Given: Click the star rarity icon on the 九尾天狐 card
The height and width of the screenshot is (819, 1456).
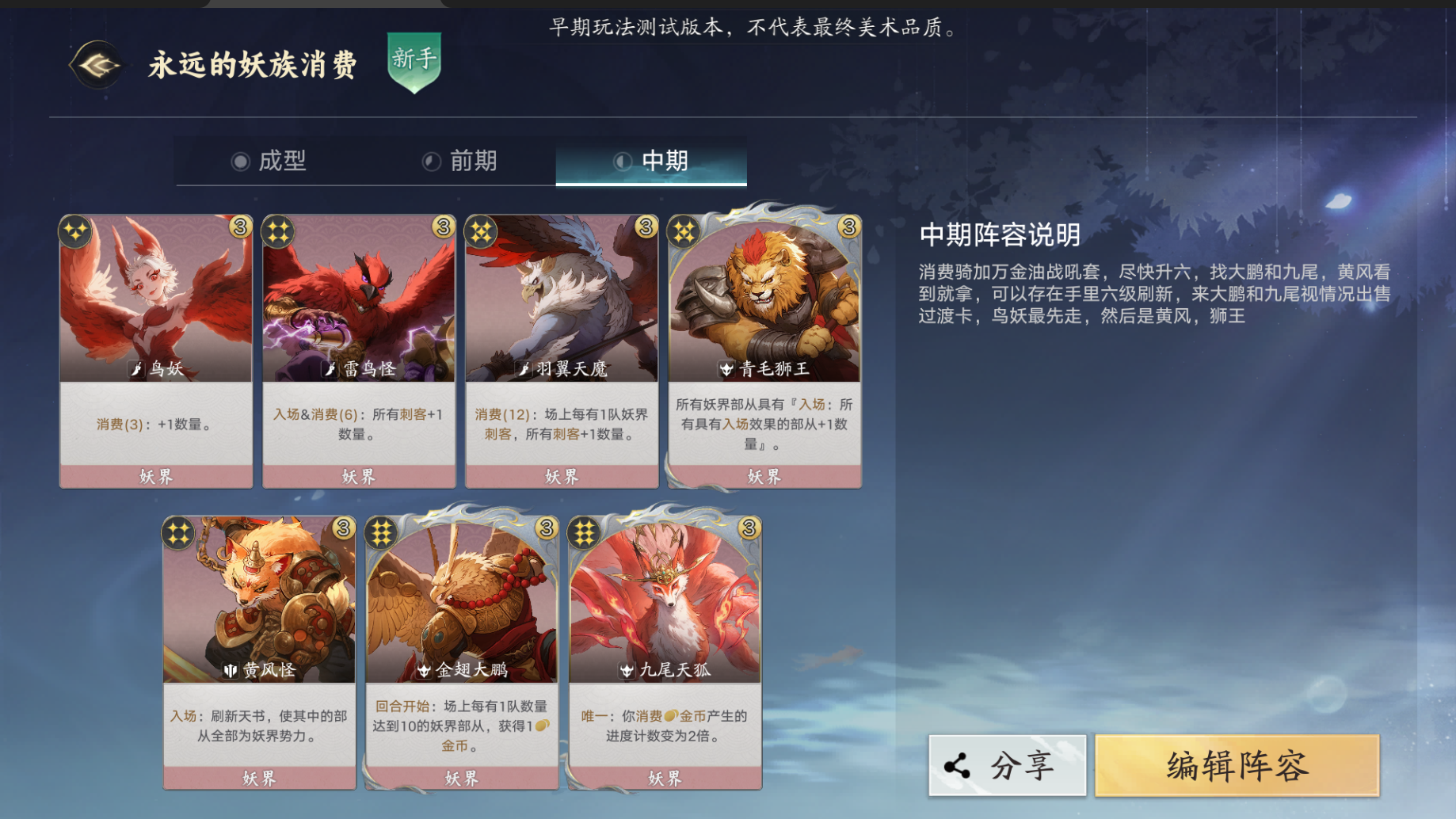Looking at the screenshot, I should point(584,533).
